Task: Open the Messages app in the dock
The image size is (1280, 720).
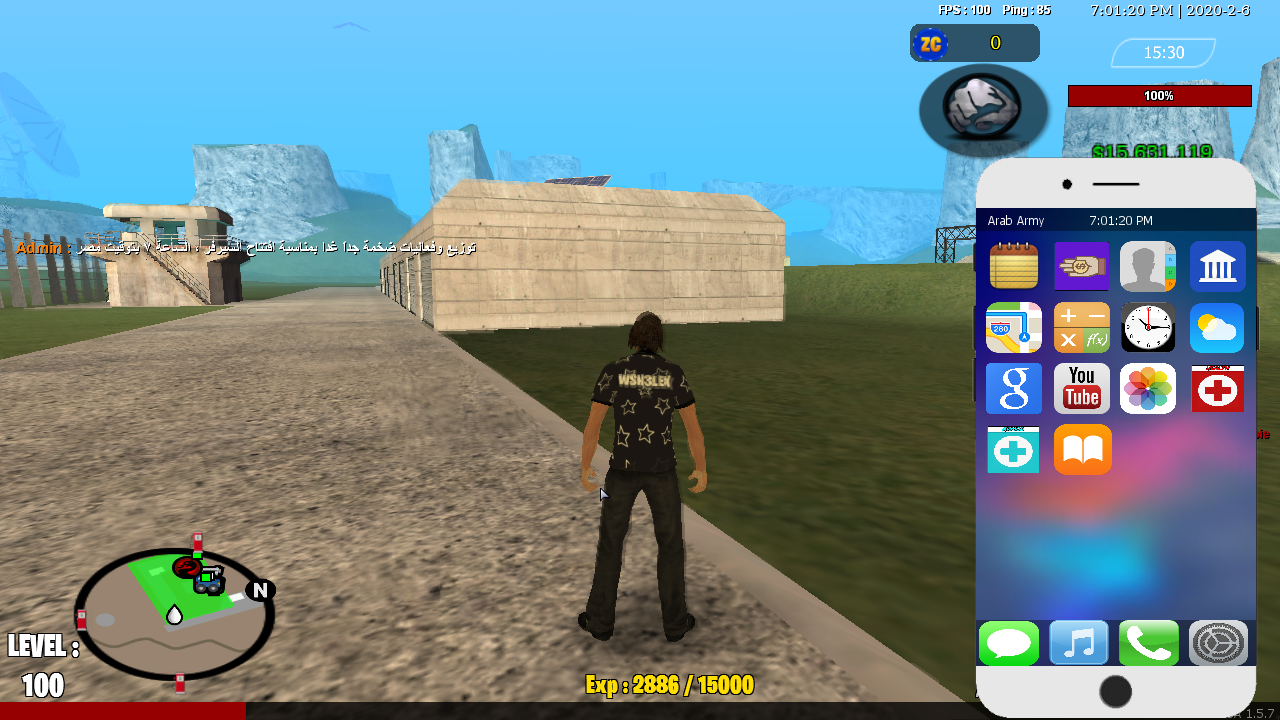Action: click(1009, 643)
